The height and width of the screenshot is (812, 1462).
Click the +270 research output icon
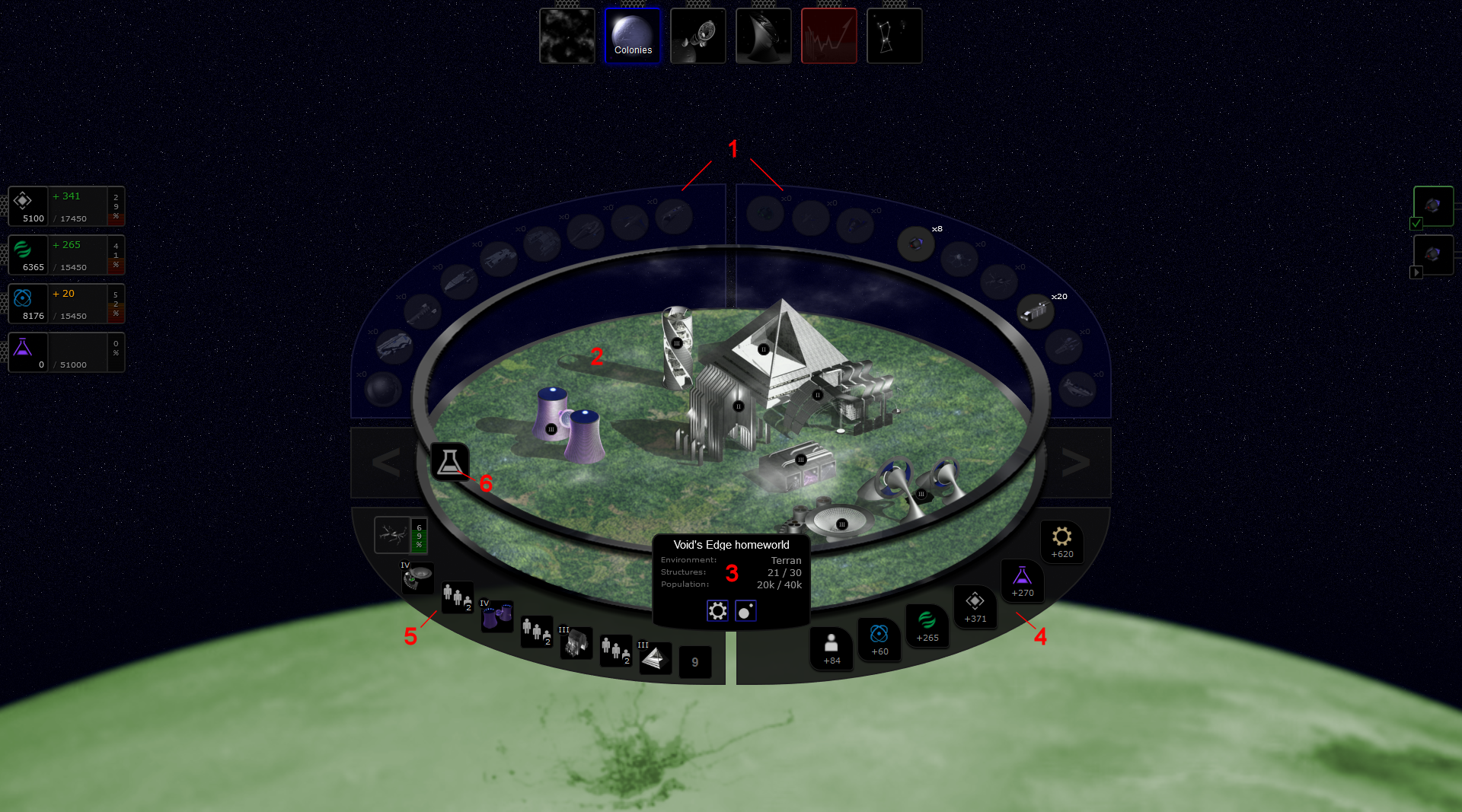pos(1022,580)
